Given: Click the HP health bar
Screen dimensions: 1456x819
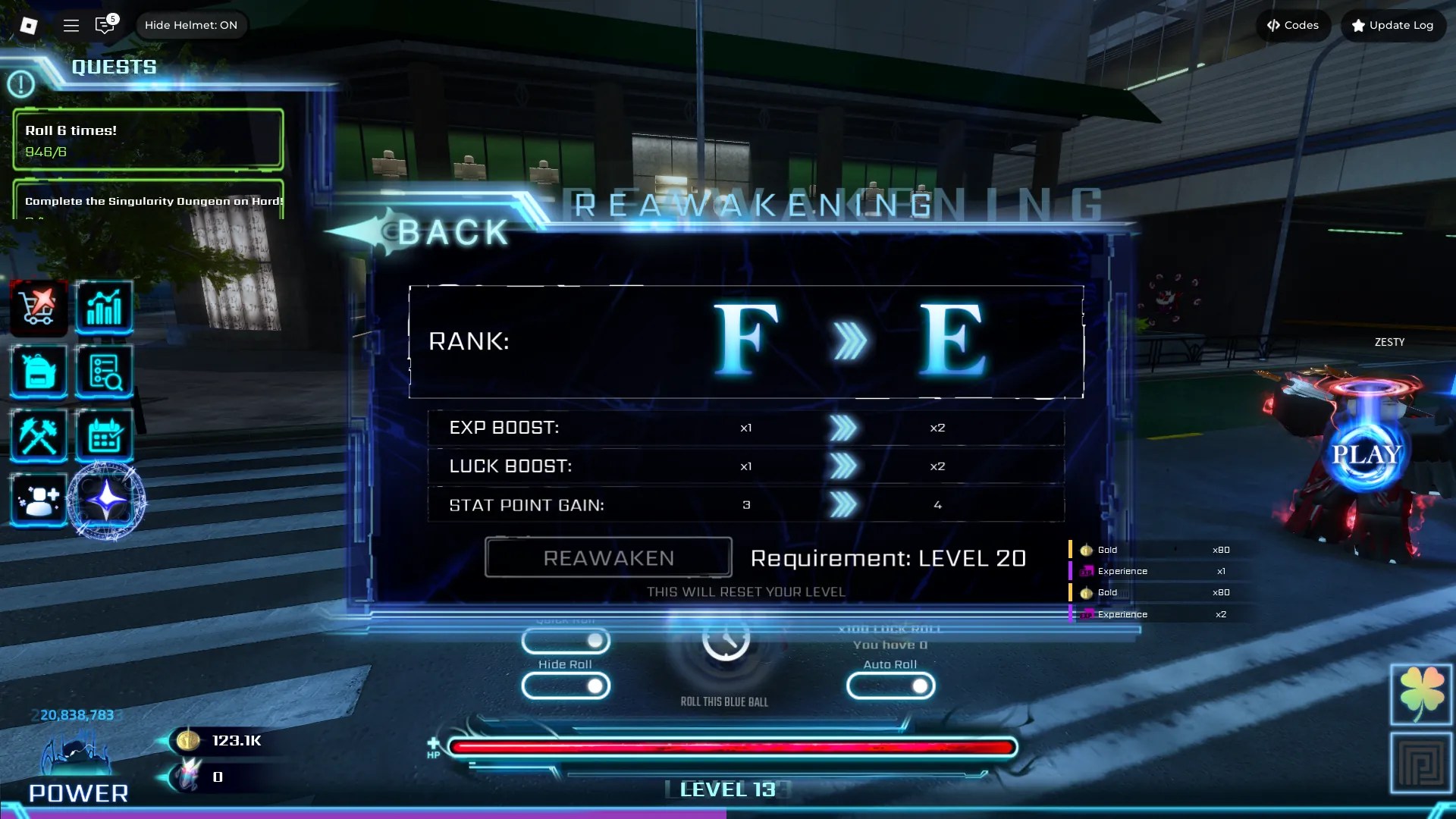Looking at the screenshot, I should 730,747.
